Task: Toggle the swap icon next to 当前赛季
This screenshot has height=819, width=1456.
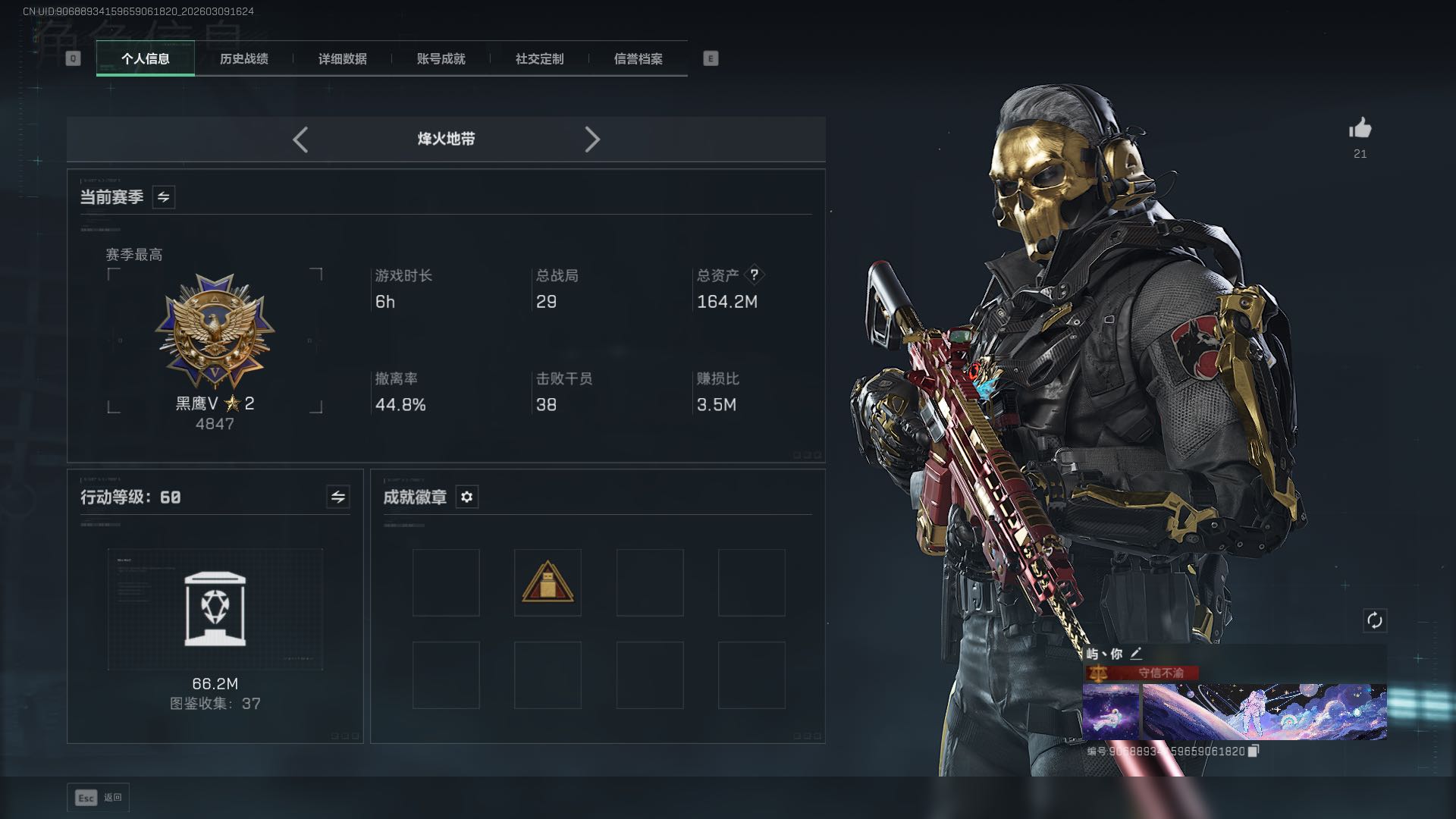Action: coord(164,197)
